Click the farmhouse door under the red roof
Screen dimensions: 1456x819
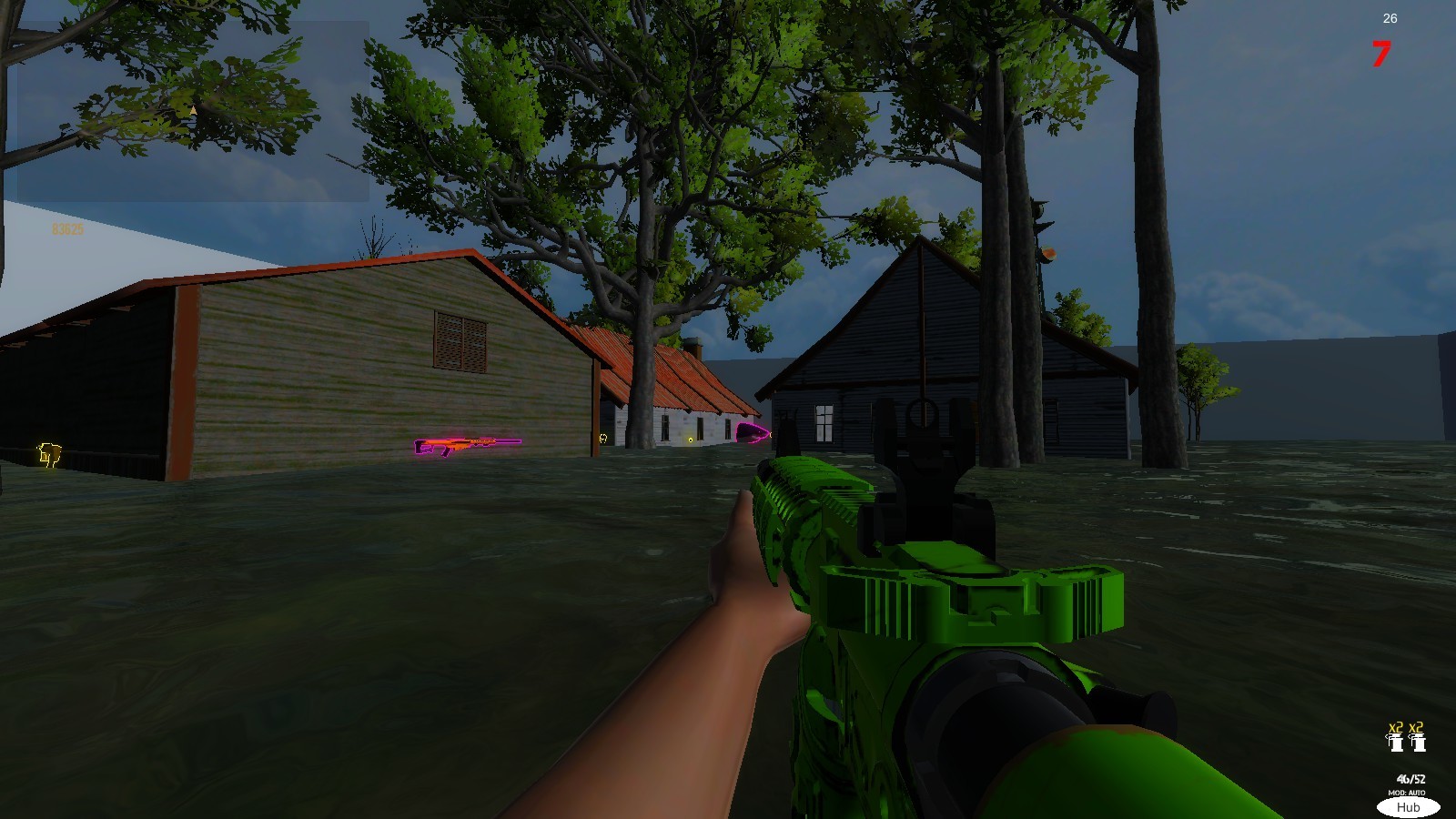point(701,428)
